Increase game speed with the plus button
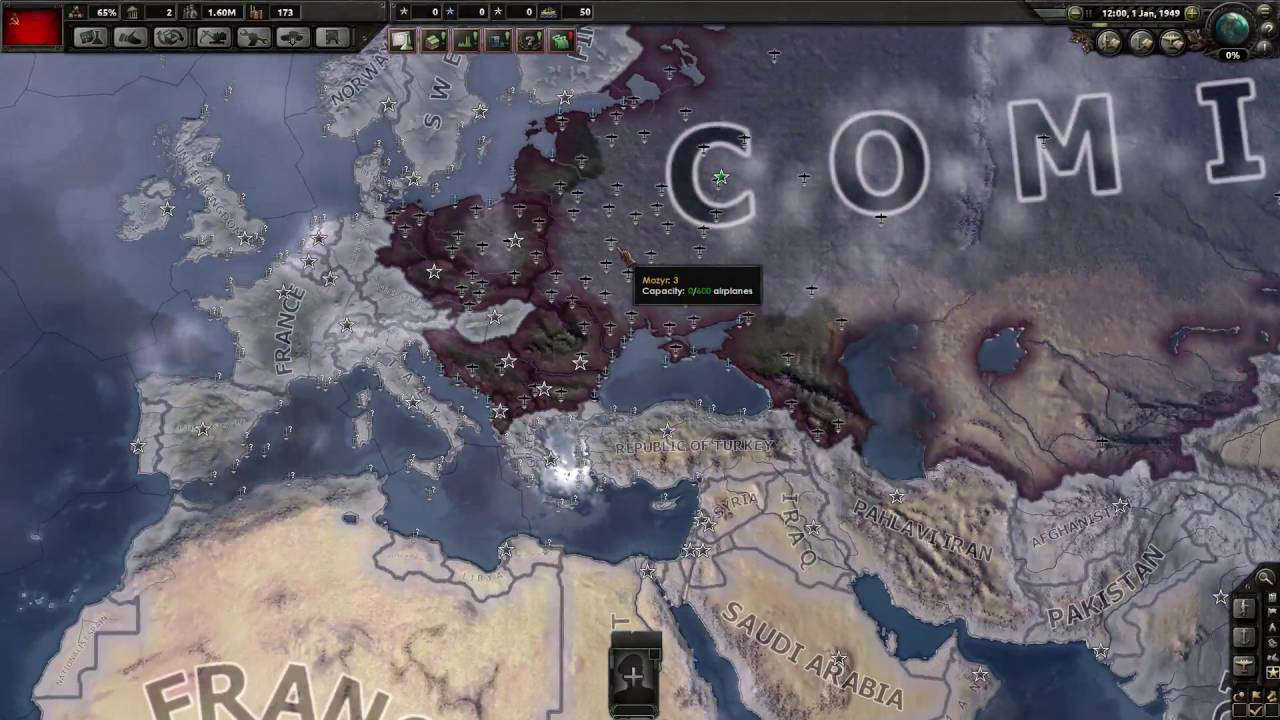 [1191, 13]
